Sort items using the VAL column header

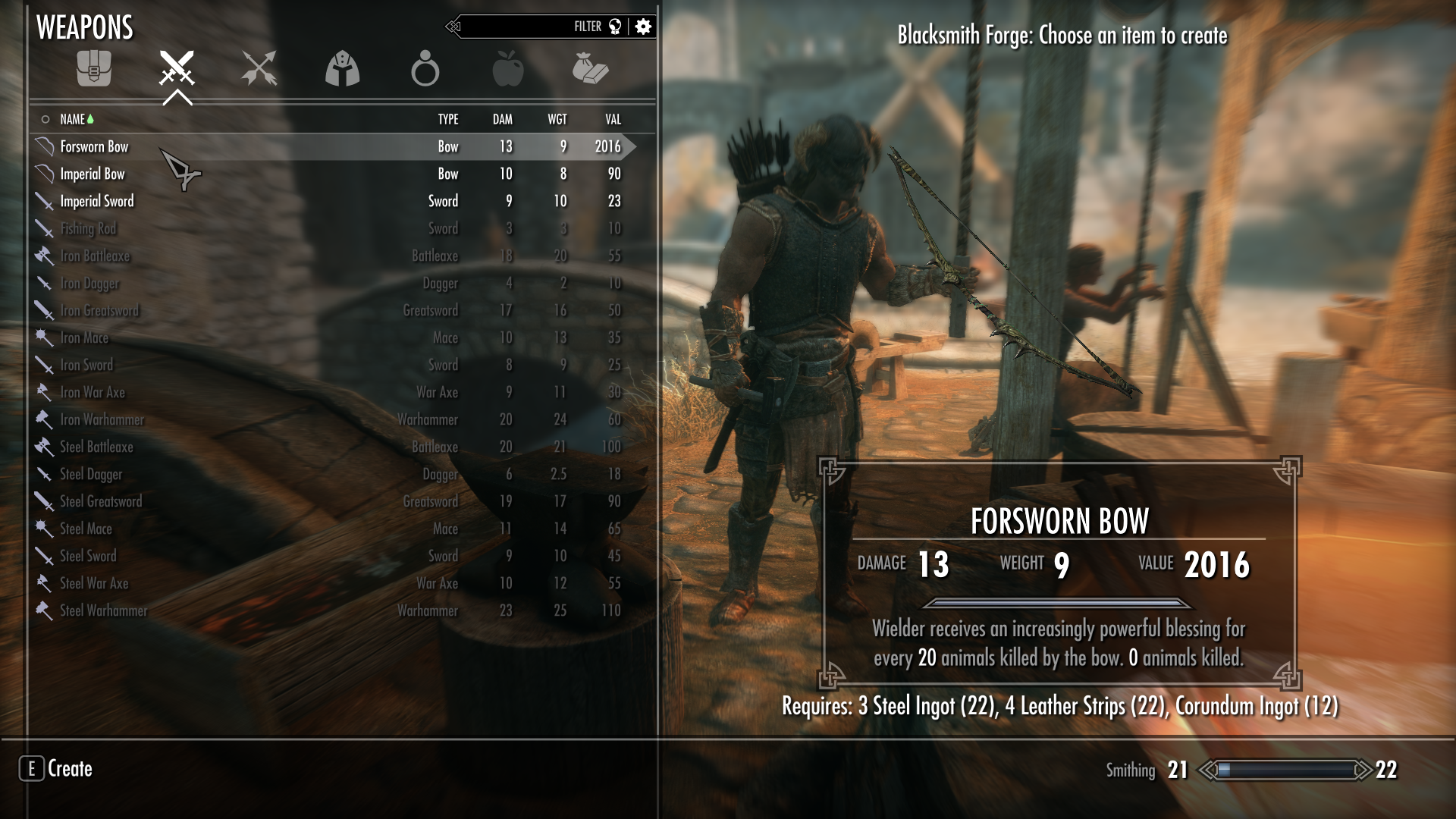pos(611,119)
